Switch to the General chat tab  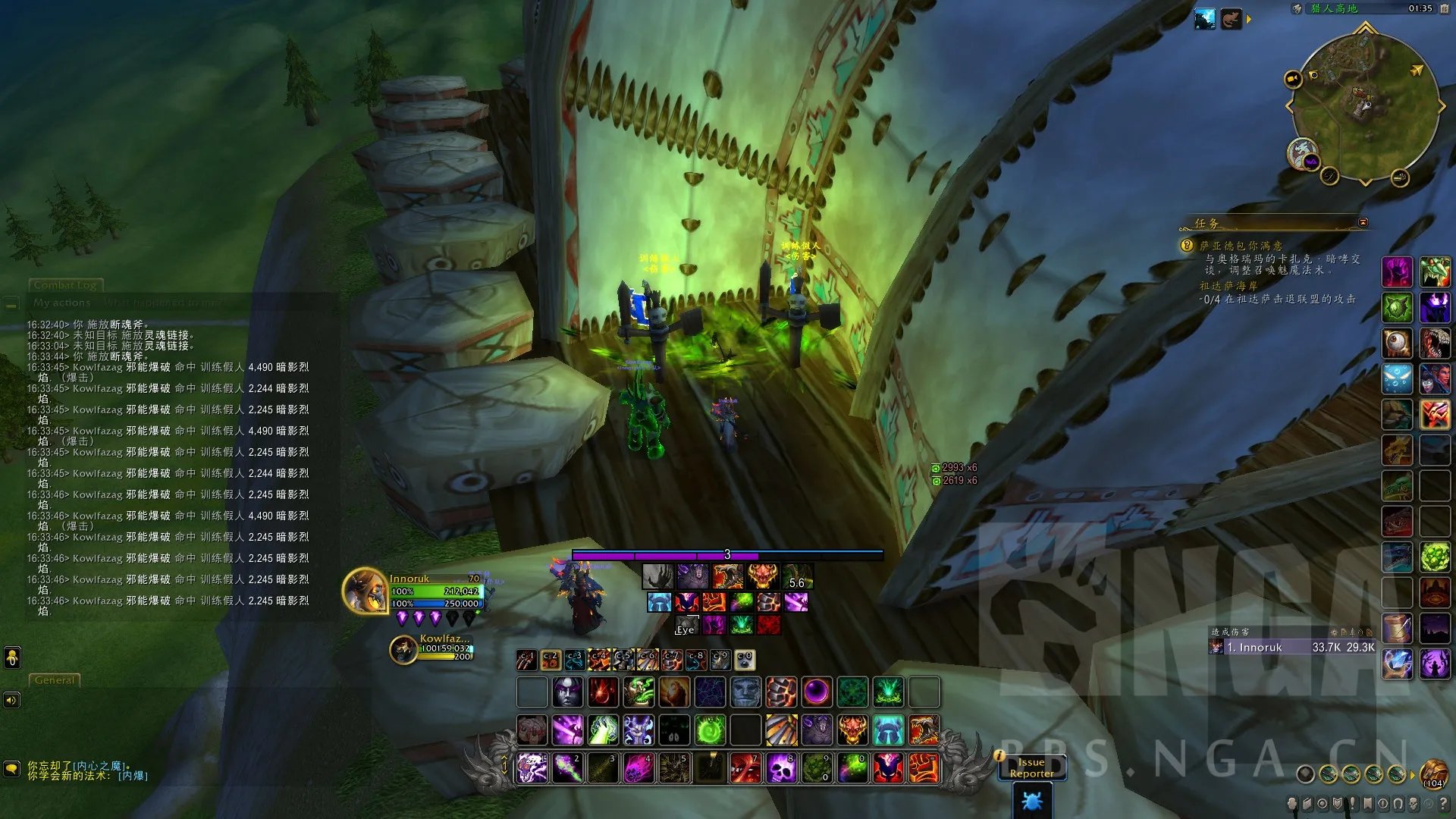tap(55, 680)
